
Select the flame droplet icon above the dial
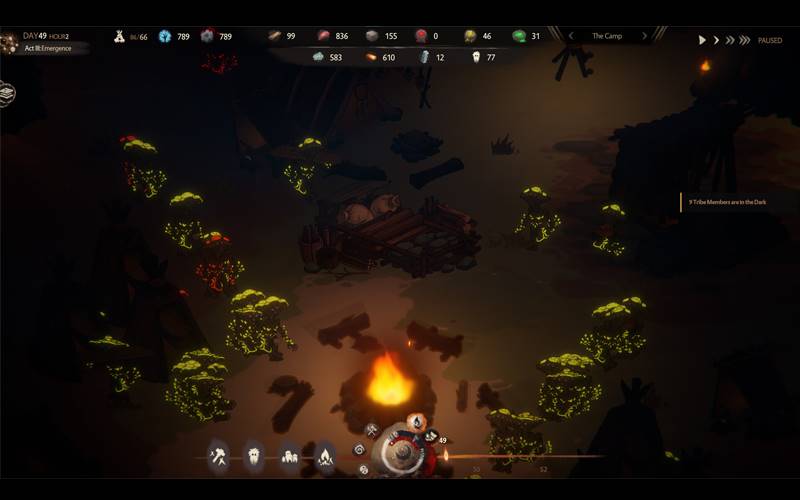coord(416,421)
